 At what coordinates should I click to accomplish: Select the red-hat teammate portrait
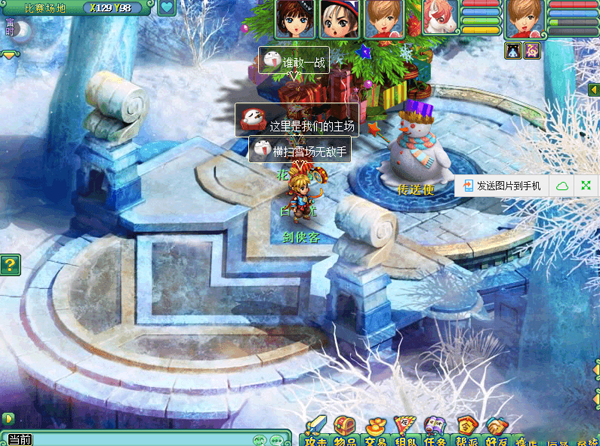coord(338,18)
